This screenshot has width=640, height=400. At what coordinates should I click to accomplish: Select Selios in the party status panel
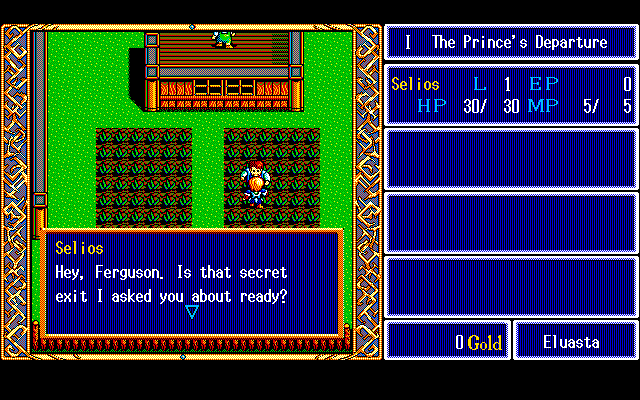click(415, 85)
